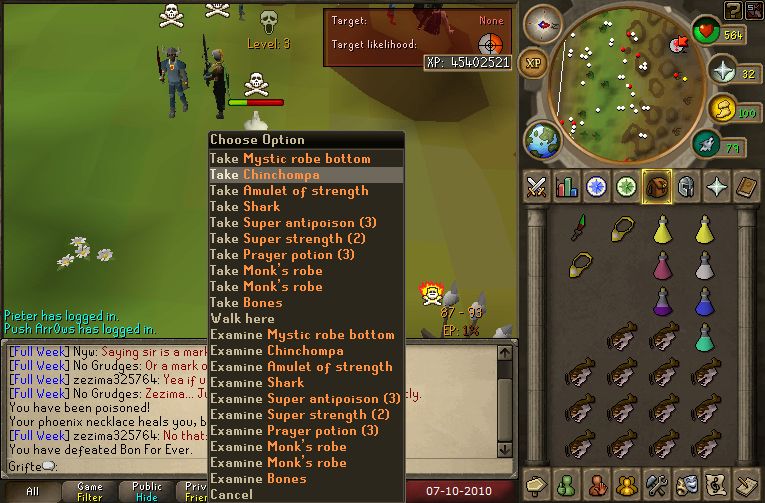765x503 pixels.
Task: Switch to the Combat Options tab
Action: click(537, 186)
